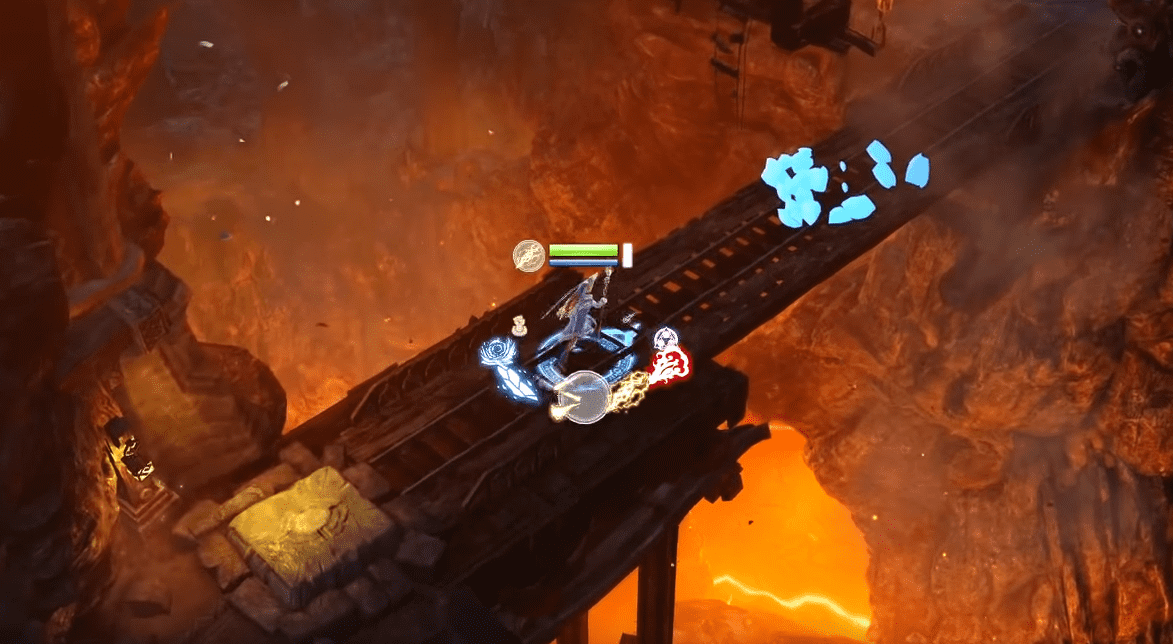Click the round gold emblem beside the health bar
Viewport: 1173px width, 644px height.
[x=529, y=256]
